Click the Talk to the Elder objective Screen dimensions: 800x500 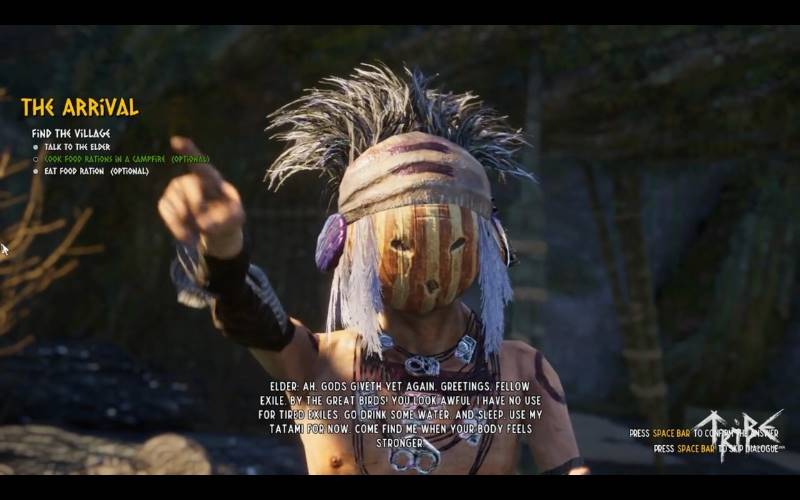coord(77,147)
